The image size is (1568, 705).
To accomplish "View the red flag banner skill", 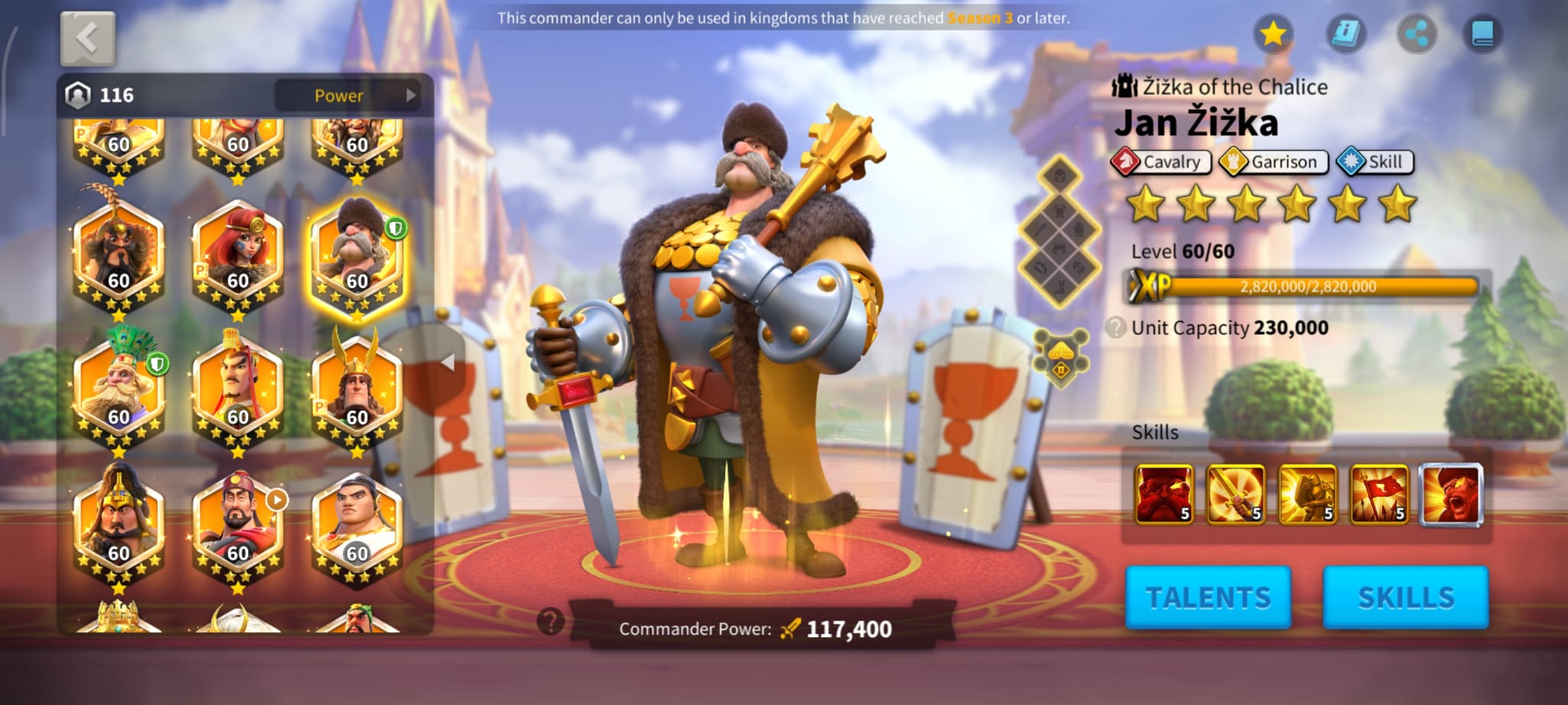I will [x=1379, y=494].
